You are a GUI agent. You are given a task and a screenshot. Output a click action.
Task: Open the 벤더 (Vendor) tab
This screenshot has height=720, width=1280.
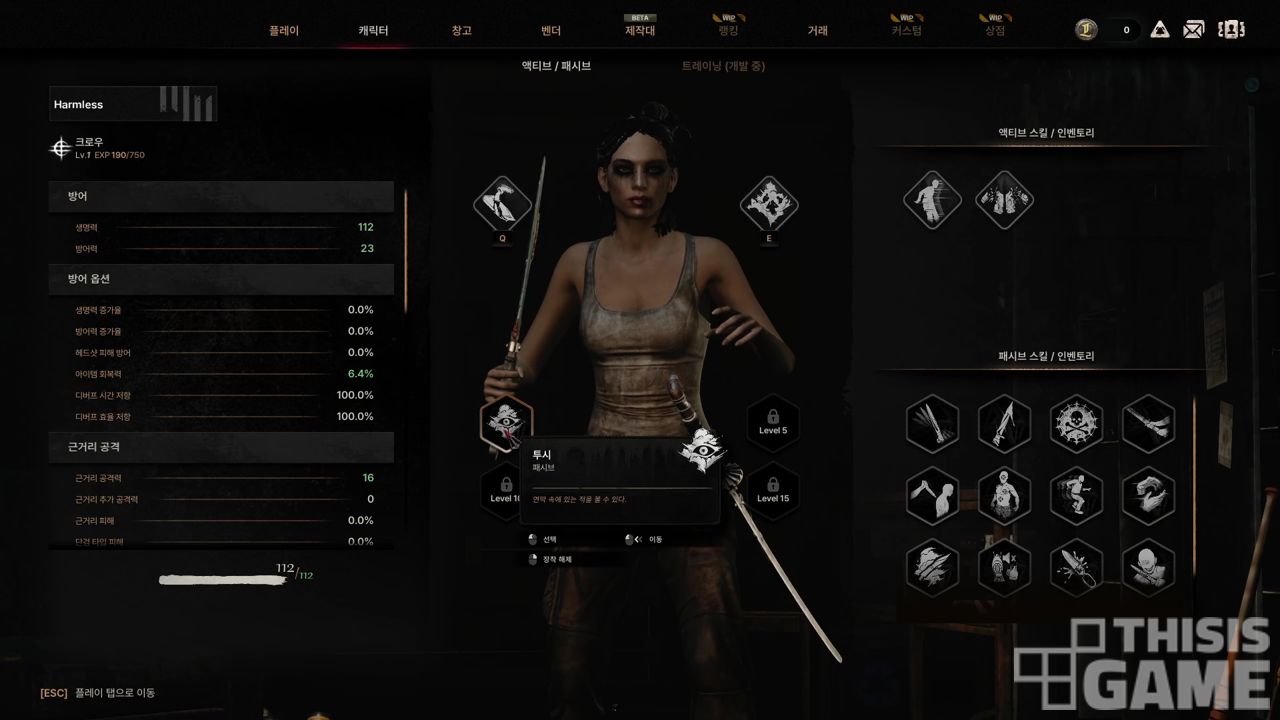[550, 31]
